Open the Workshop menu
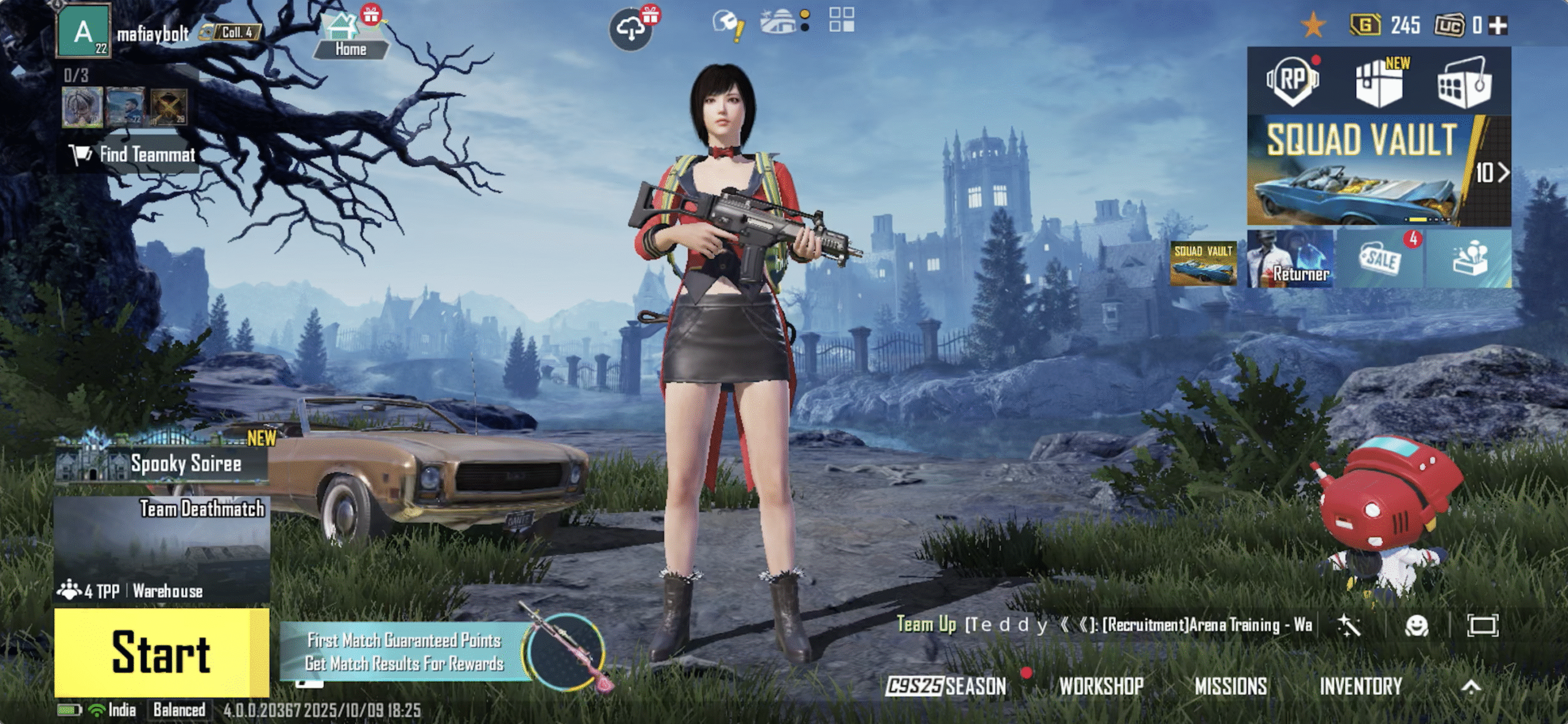The image size is (1568, 724). 1101,686
